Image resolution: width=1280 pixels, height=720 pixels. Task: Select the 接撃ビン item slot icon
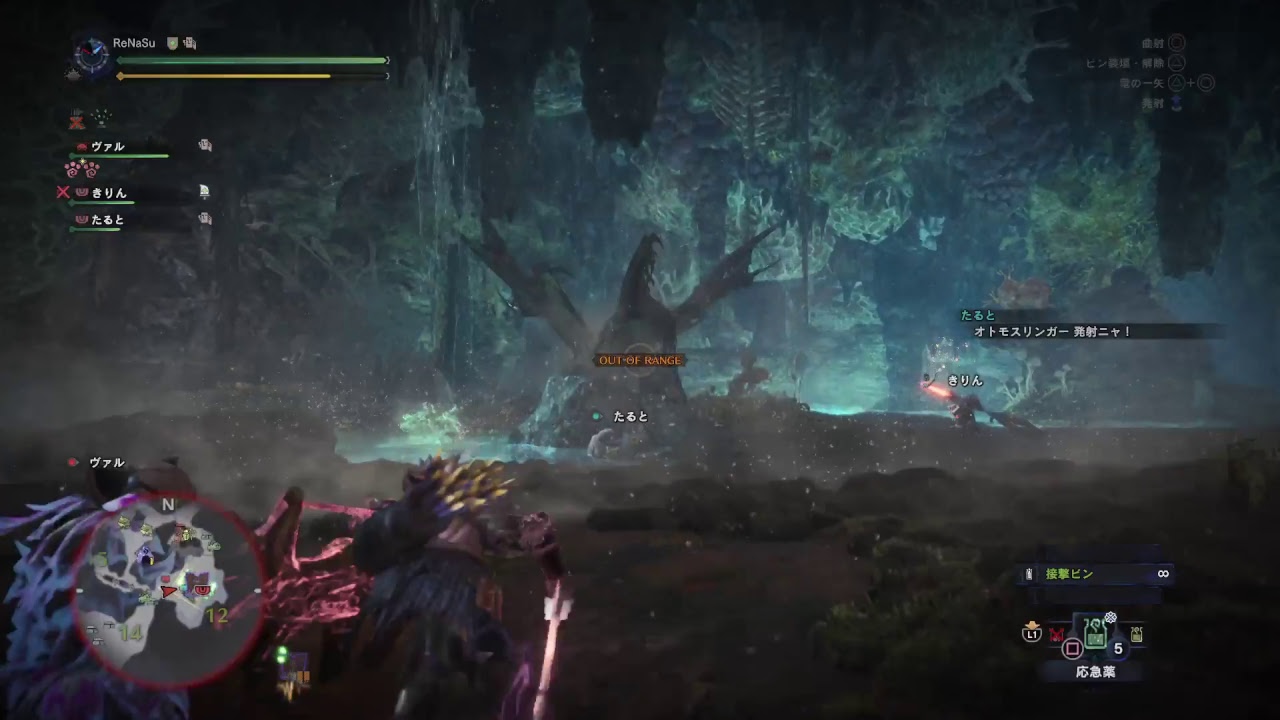pyautogui.click(x=1029, y=573)
